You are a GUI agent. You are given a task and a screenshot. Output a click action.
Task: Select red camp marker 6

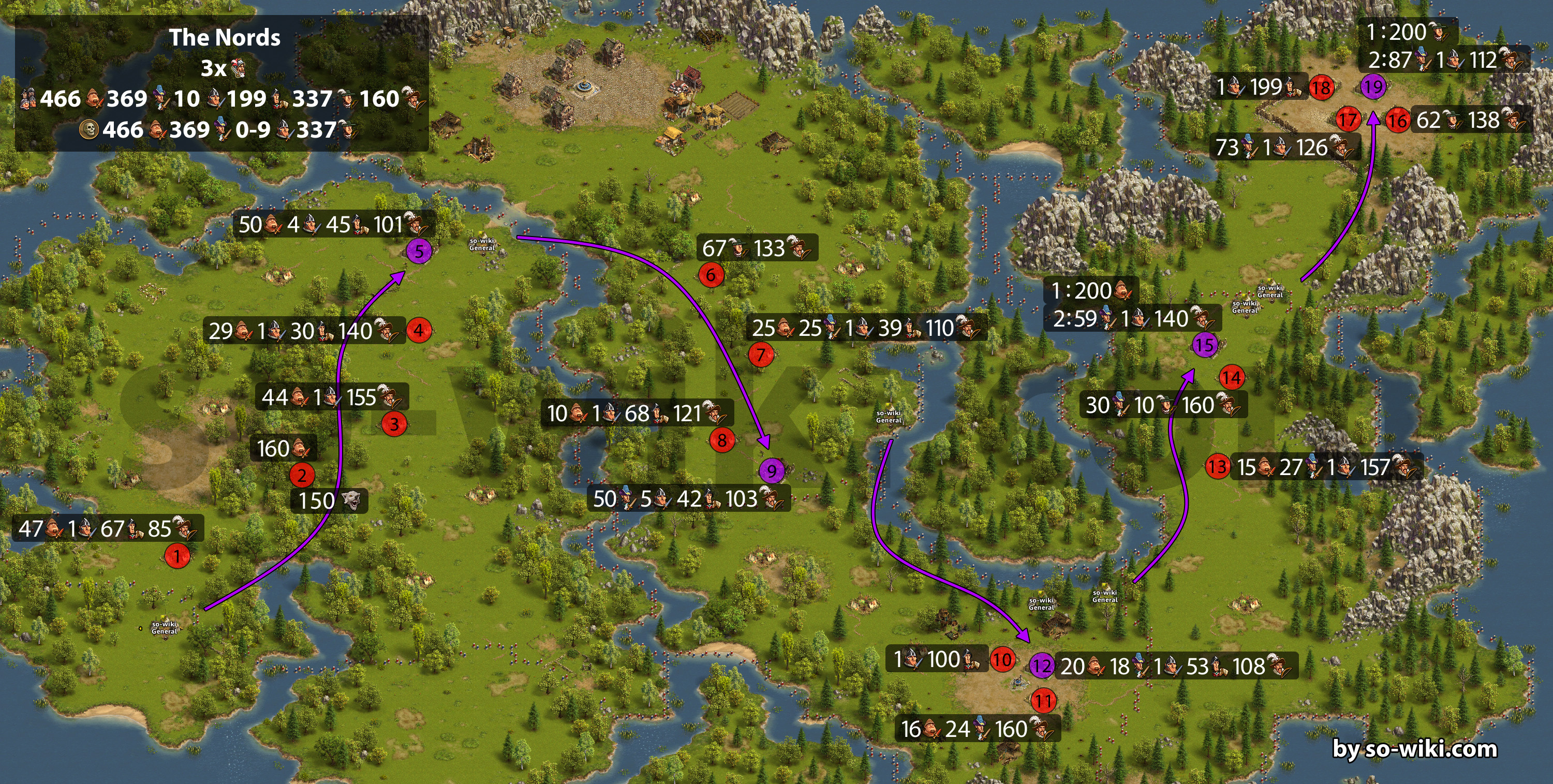click(711, 276)
